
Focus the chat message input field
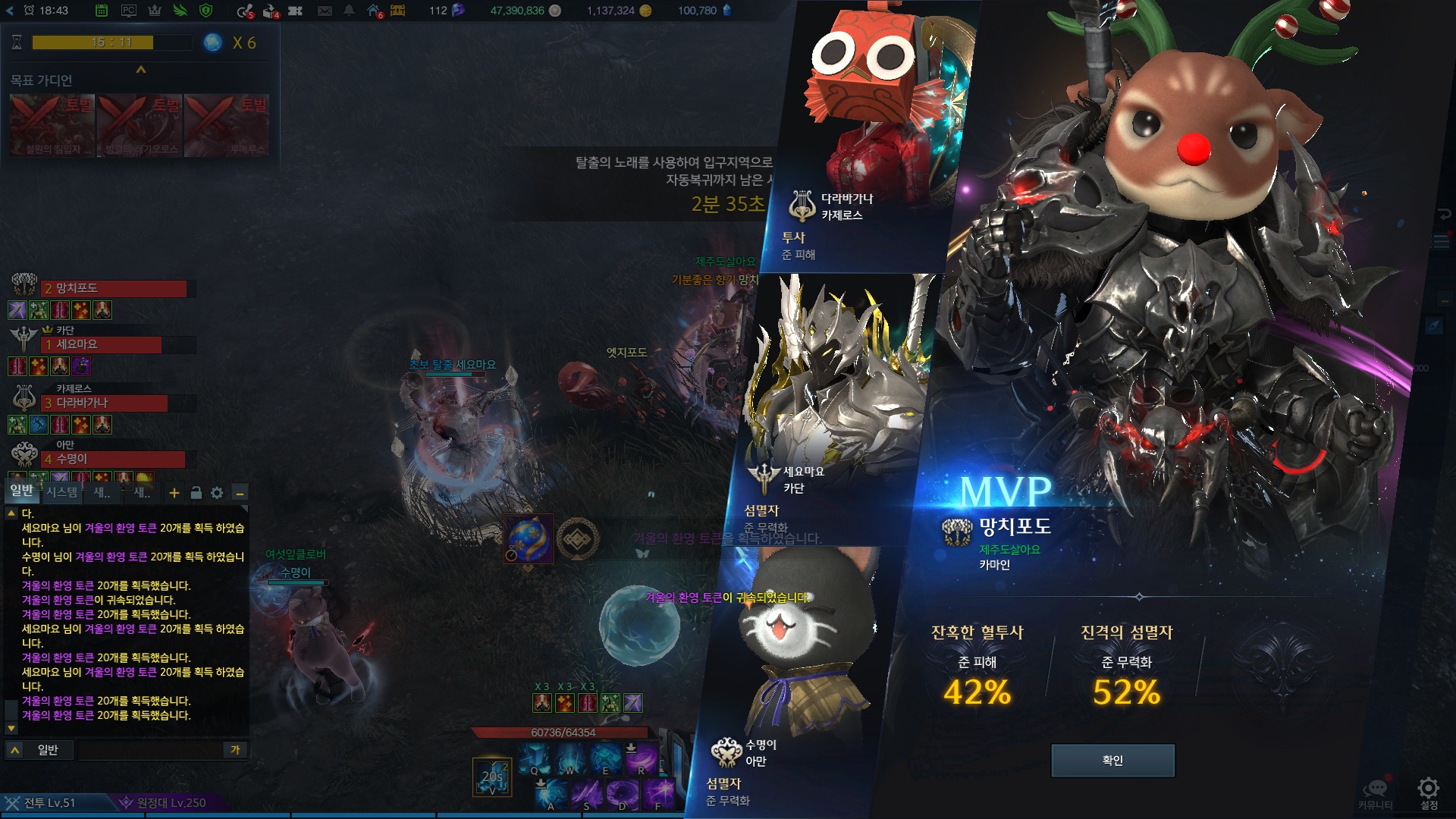click(150, 750)
